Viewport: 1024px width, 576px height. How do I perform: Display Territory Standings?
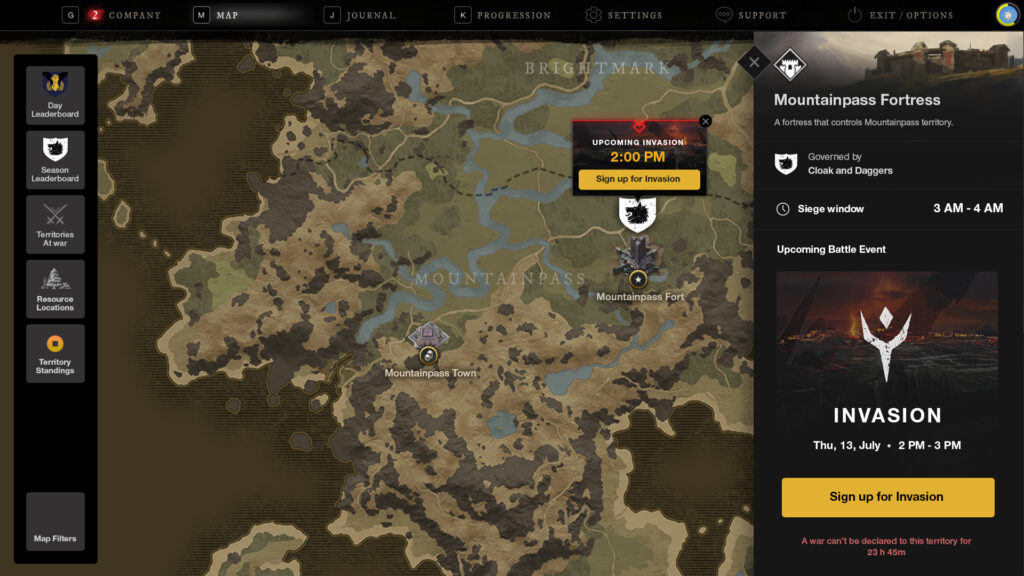tap(55, 353)
